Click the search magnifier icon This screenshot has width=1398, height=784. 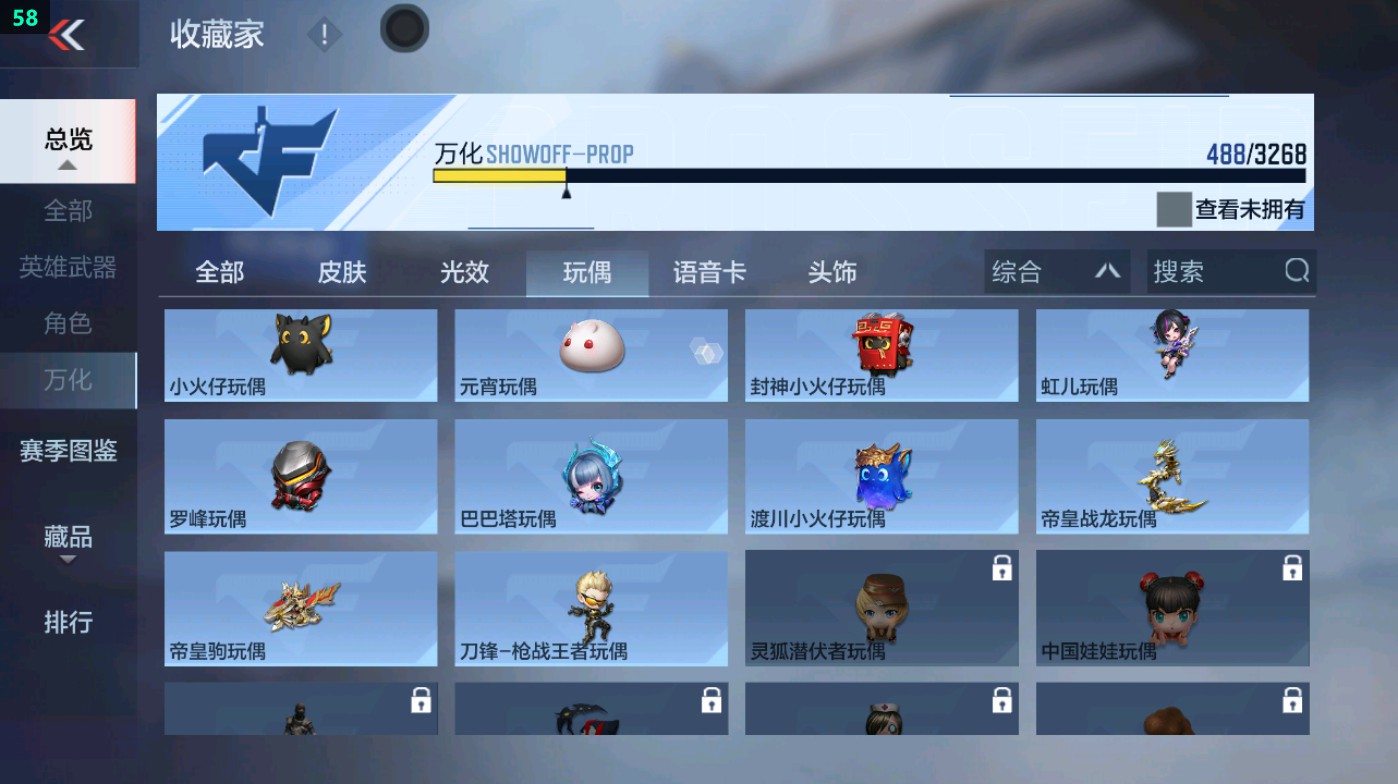click(x=1296, y=271)
